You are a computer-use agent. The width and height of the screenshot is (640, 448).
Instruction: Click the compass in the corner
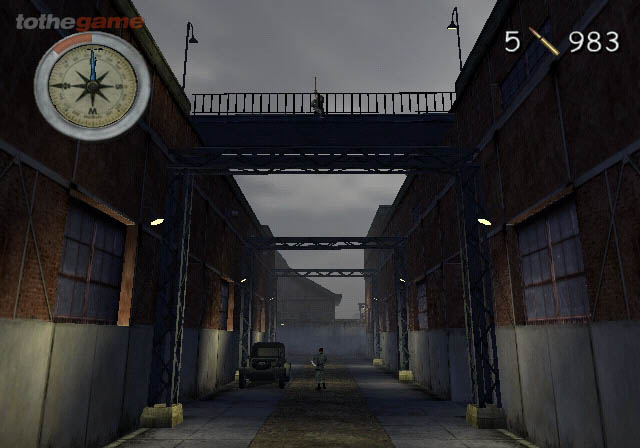pos(92,85)
